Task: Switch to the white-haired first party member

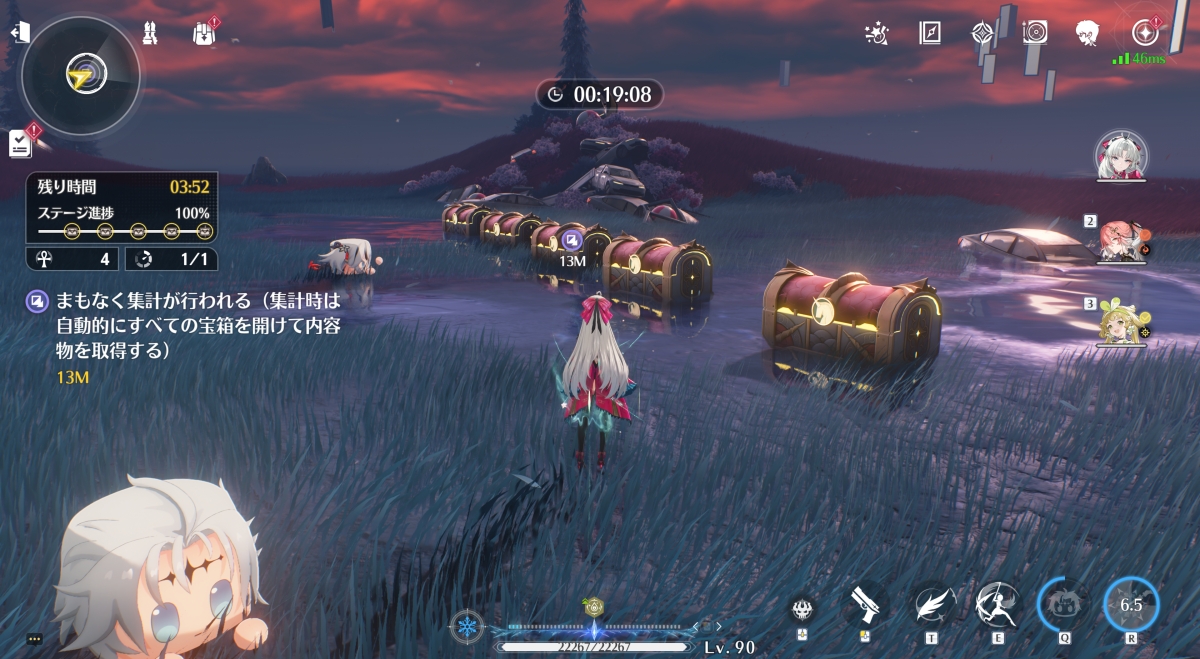Action: pos(1121,156)
